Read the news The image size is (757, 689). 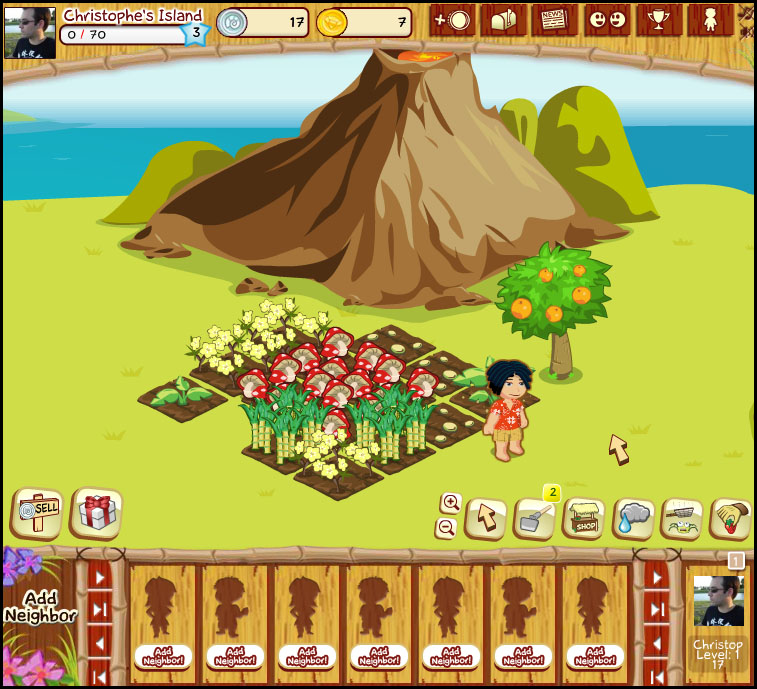555,21
